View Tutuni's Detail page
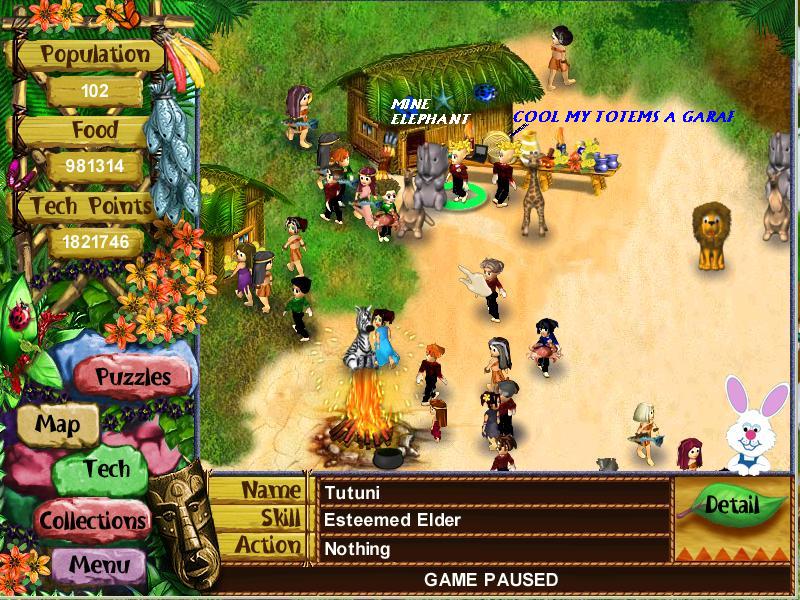The height and width of the screenshot is (600, 800). coord(731,505)
